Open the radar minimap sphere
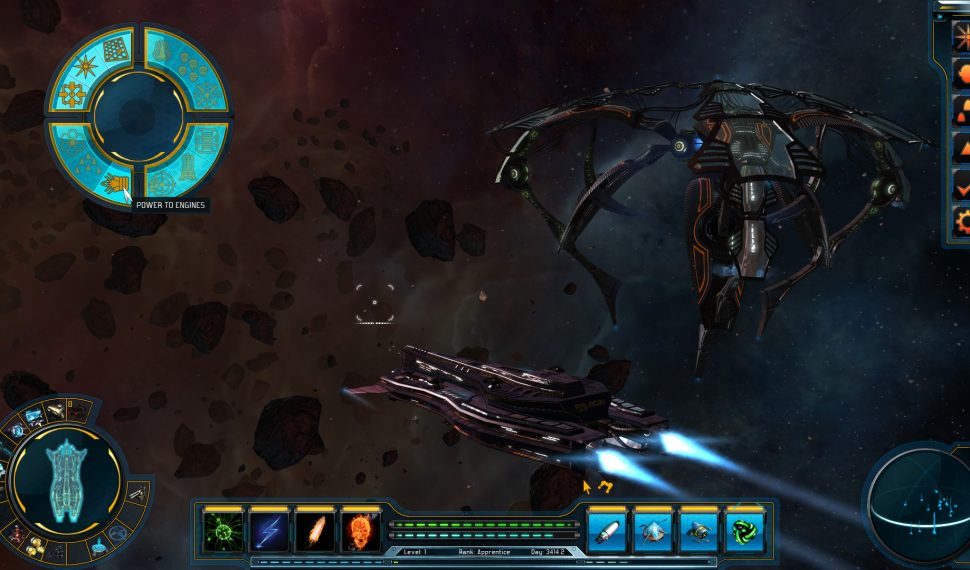 (918, 505)
